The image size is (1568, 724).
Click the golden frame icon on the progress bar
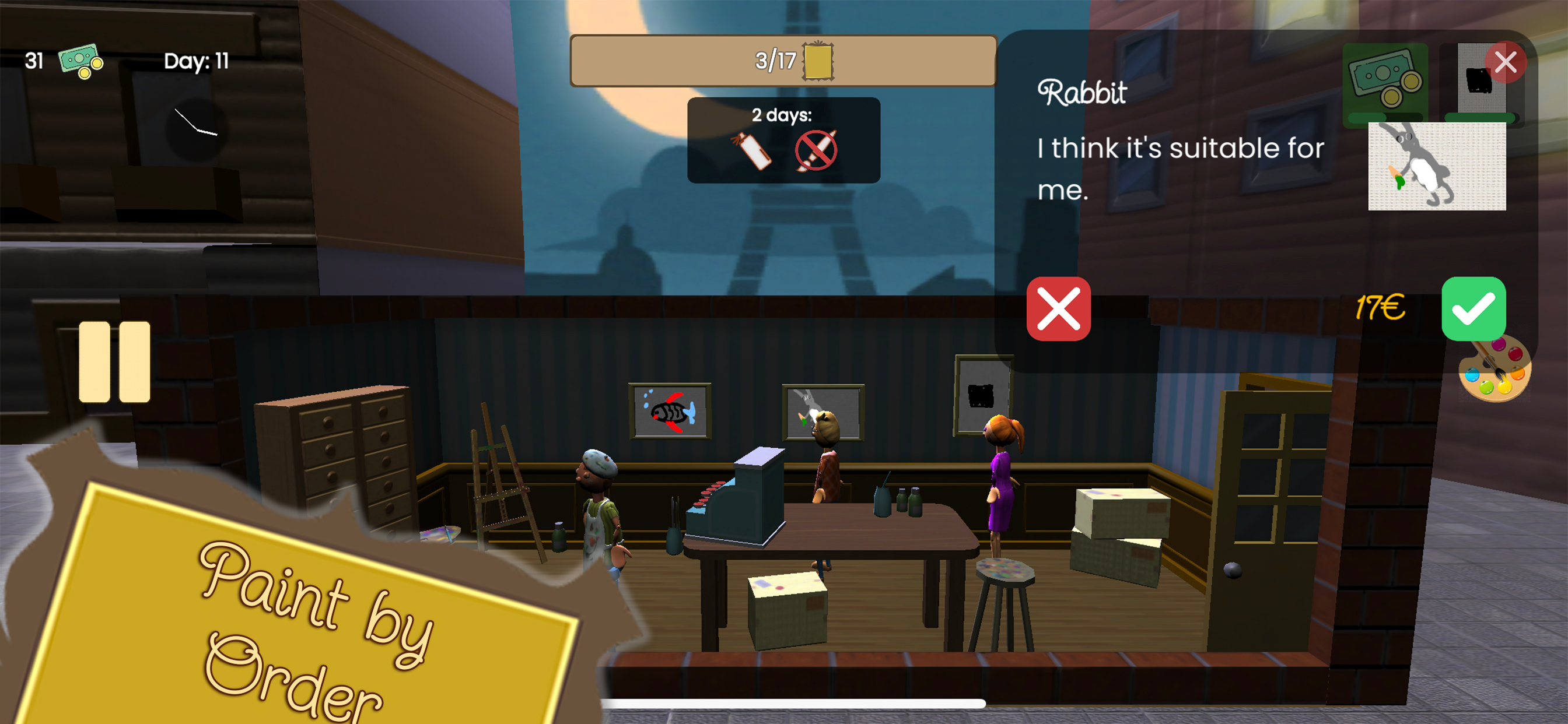click(818, 63)
